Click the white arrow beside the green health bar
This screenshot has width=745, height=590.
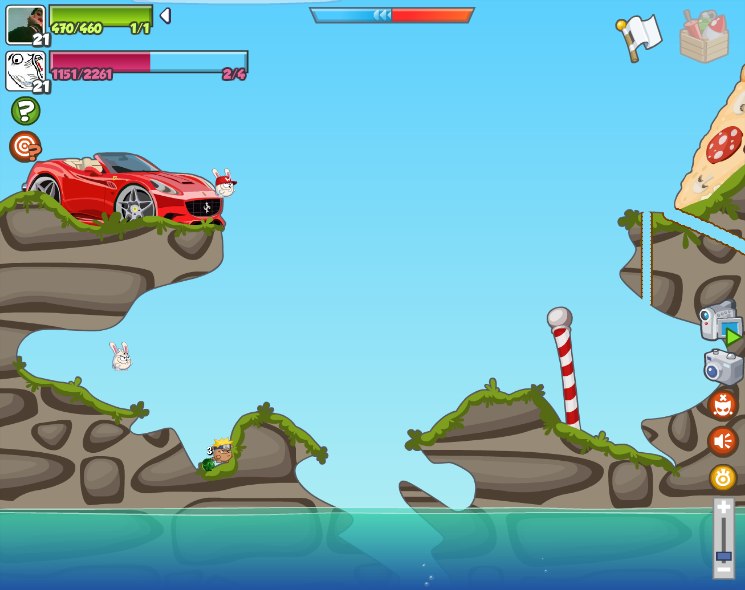(165, 16)
